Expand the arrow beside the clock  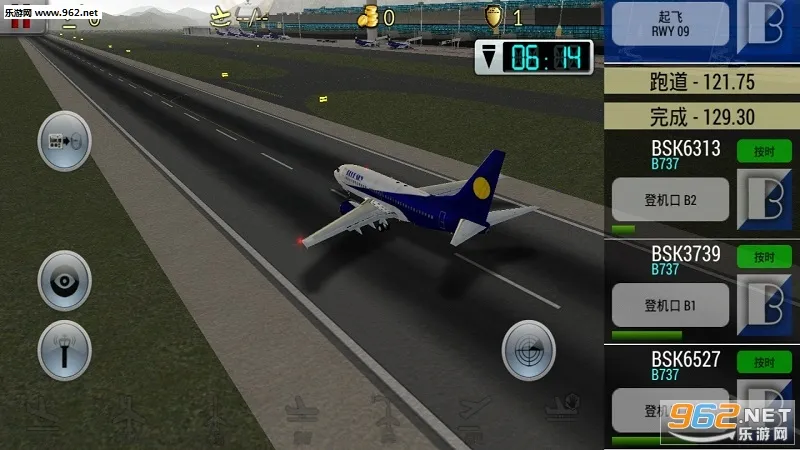coord(487,59)
